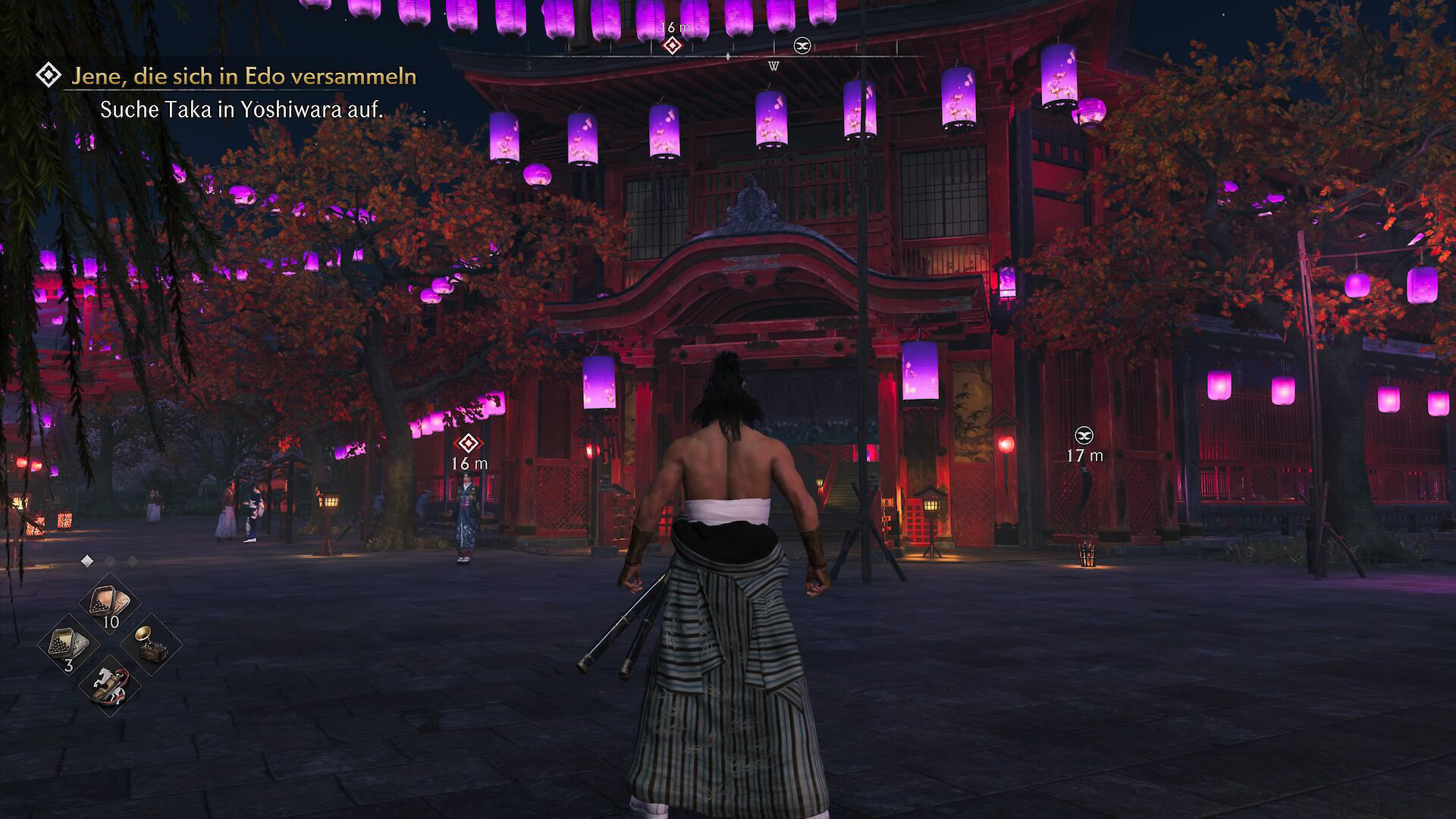The image size is (1456, 819).
Task: Select the red diamond waypoint above the kimono woman
Action: [x=469, y=443]
